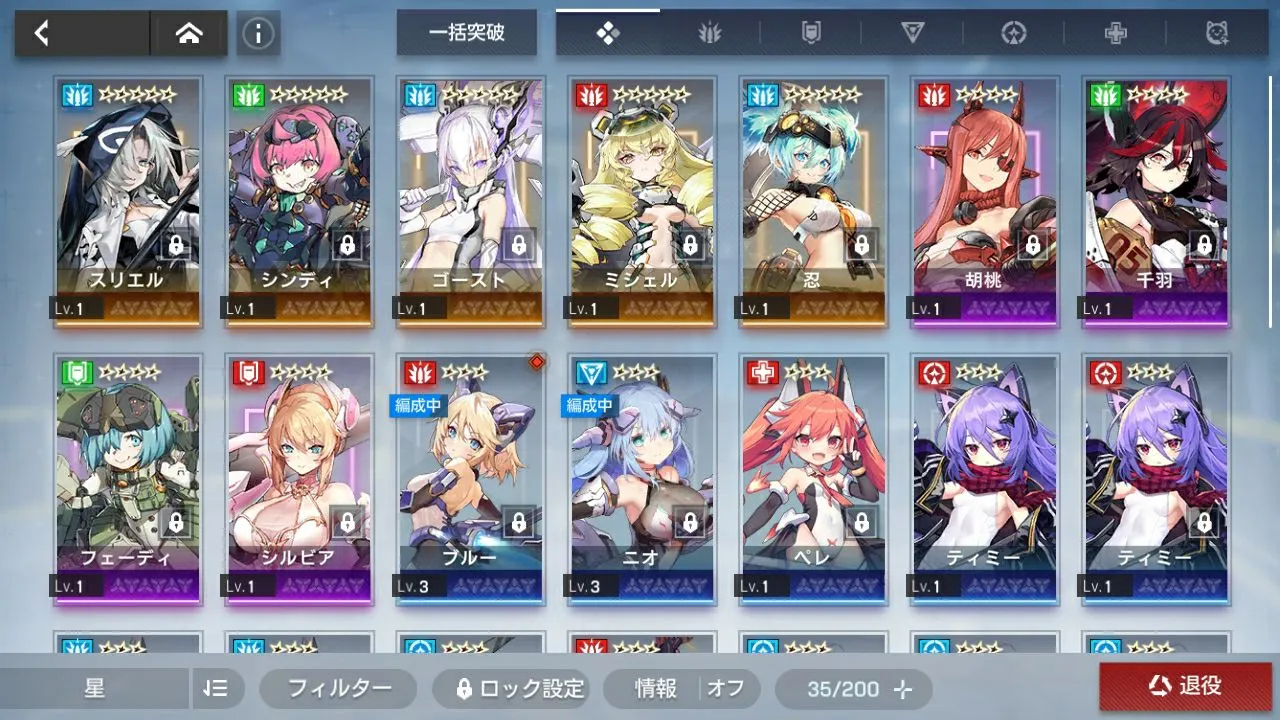Select the 忍 character card
The width and height of the screenshot is (1280, 720).
click(x=814, y=200)
